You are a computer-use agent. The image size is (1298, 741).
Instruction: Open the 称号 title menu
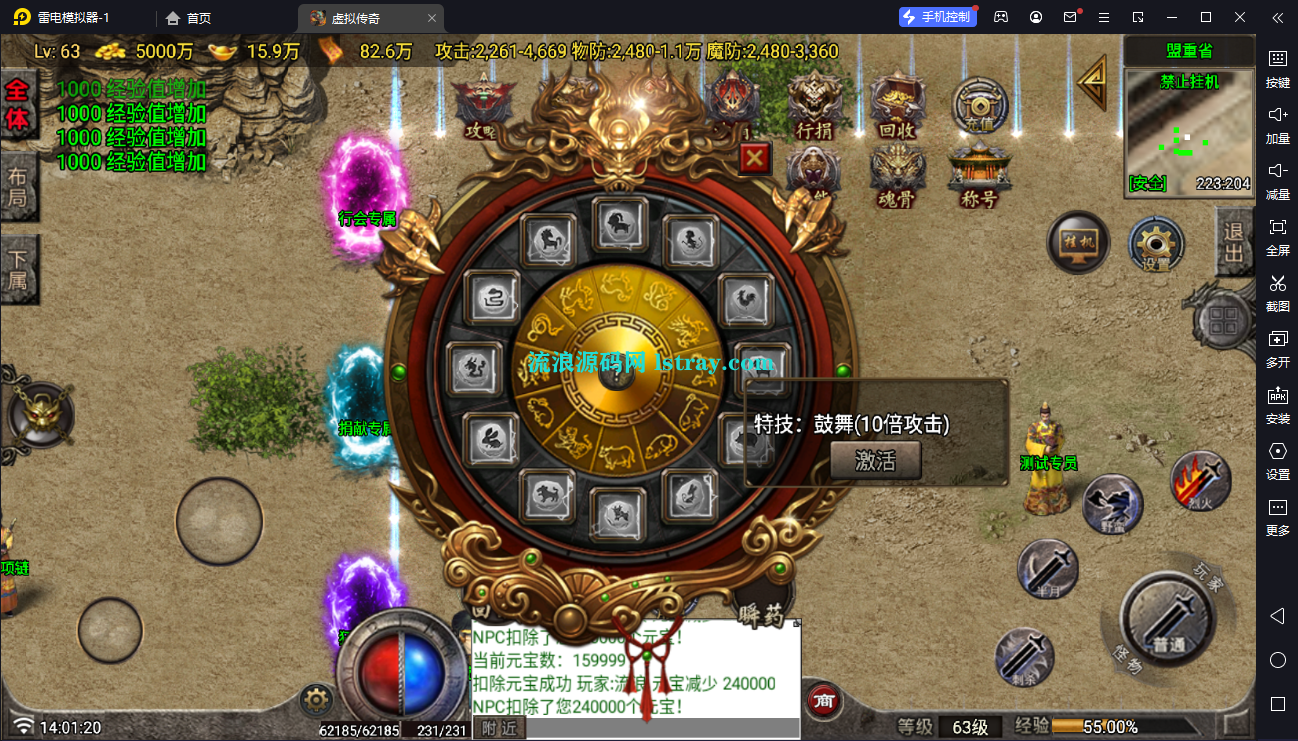click(x=979, y=176)
